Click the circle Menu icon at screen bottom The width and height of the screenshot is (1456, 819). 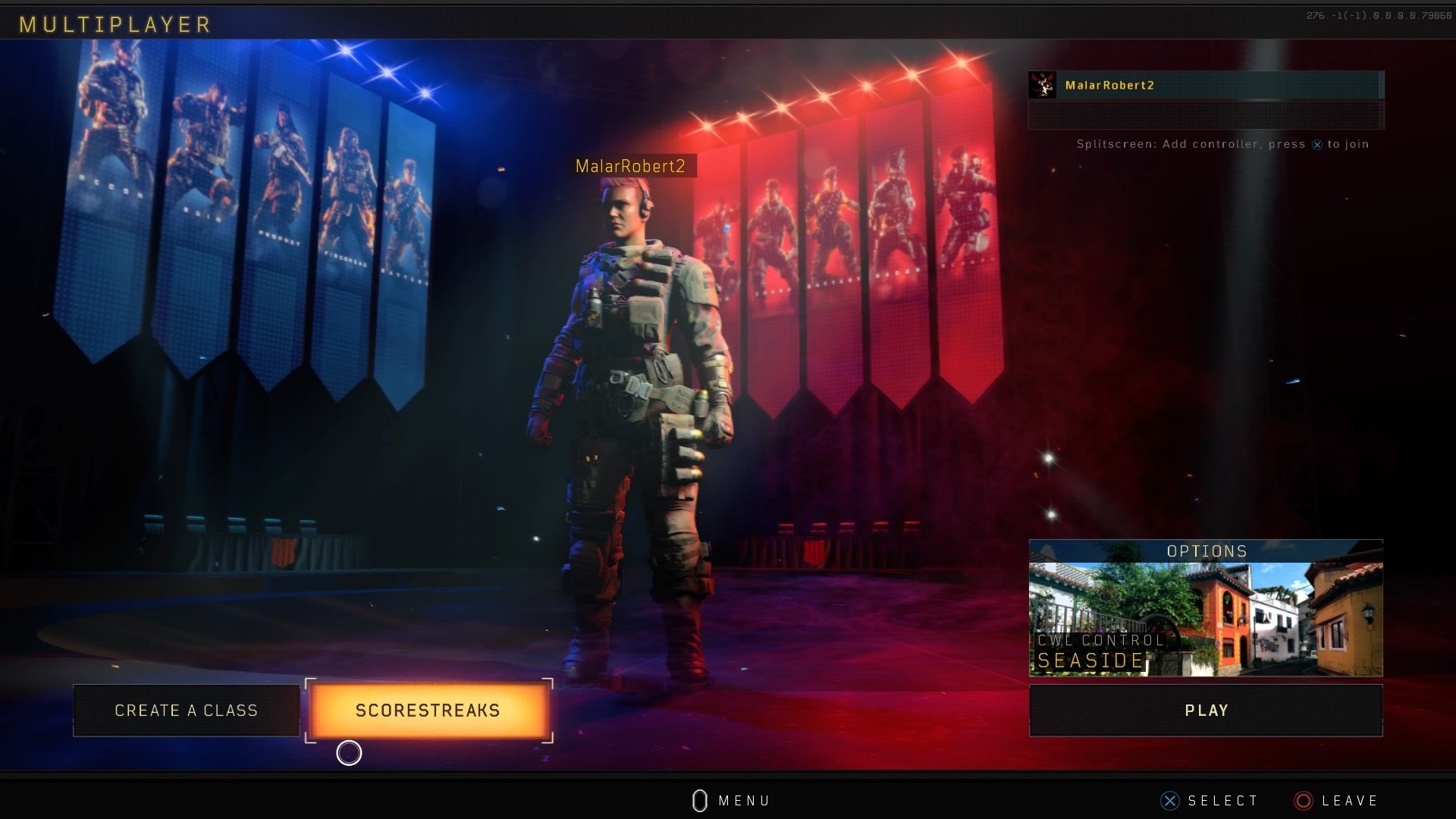tap(700, 800)
